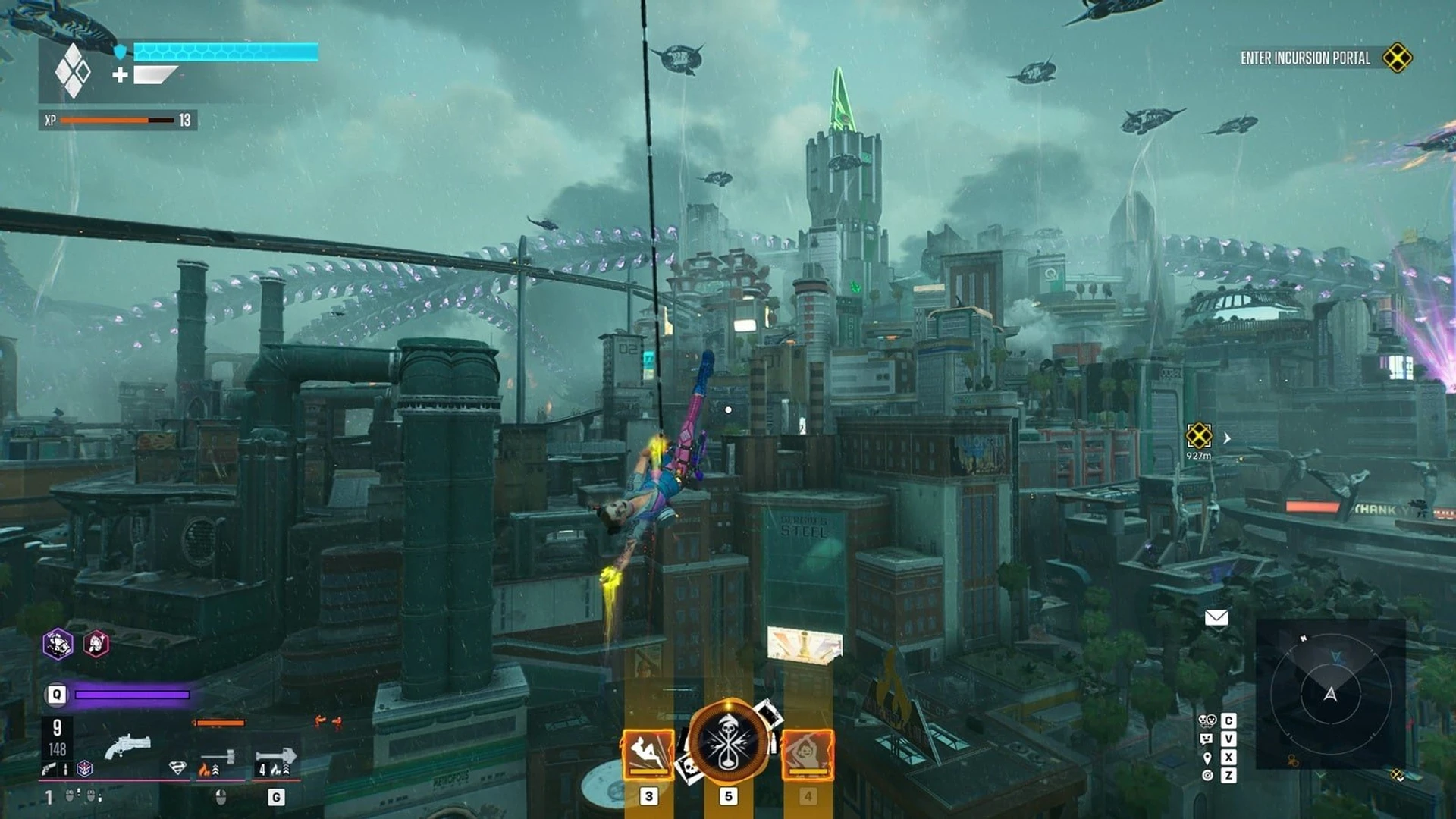Click the orange clover marker on minimap
This screenshot has height=819, width=1456.
pos(1293,761)
